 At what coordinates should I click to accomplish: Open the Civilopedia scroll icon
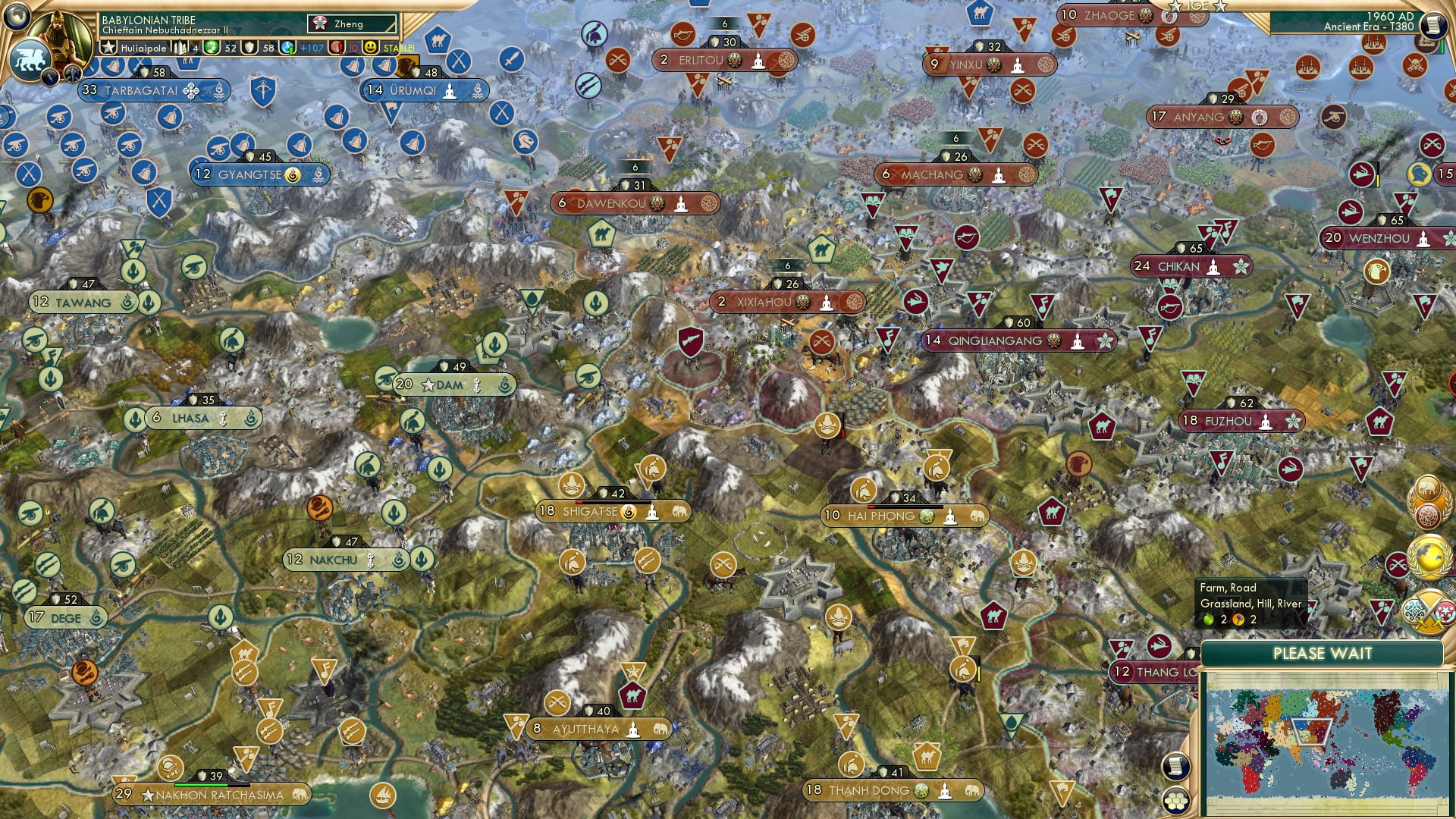tap(1175, 767)
